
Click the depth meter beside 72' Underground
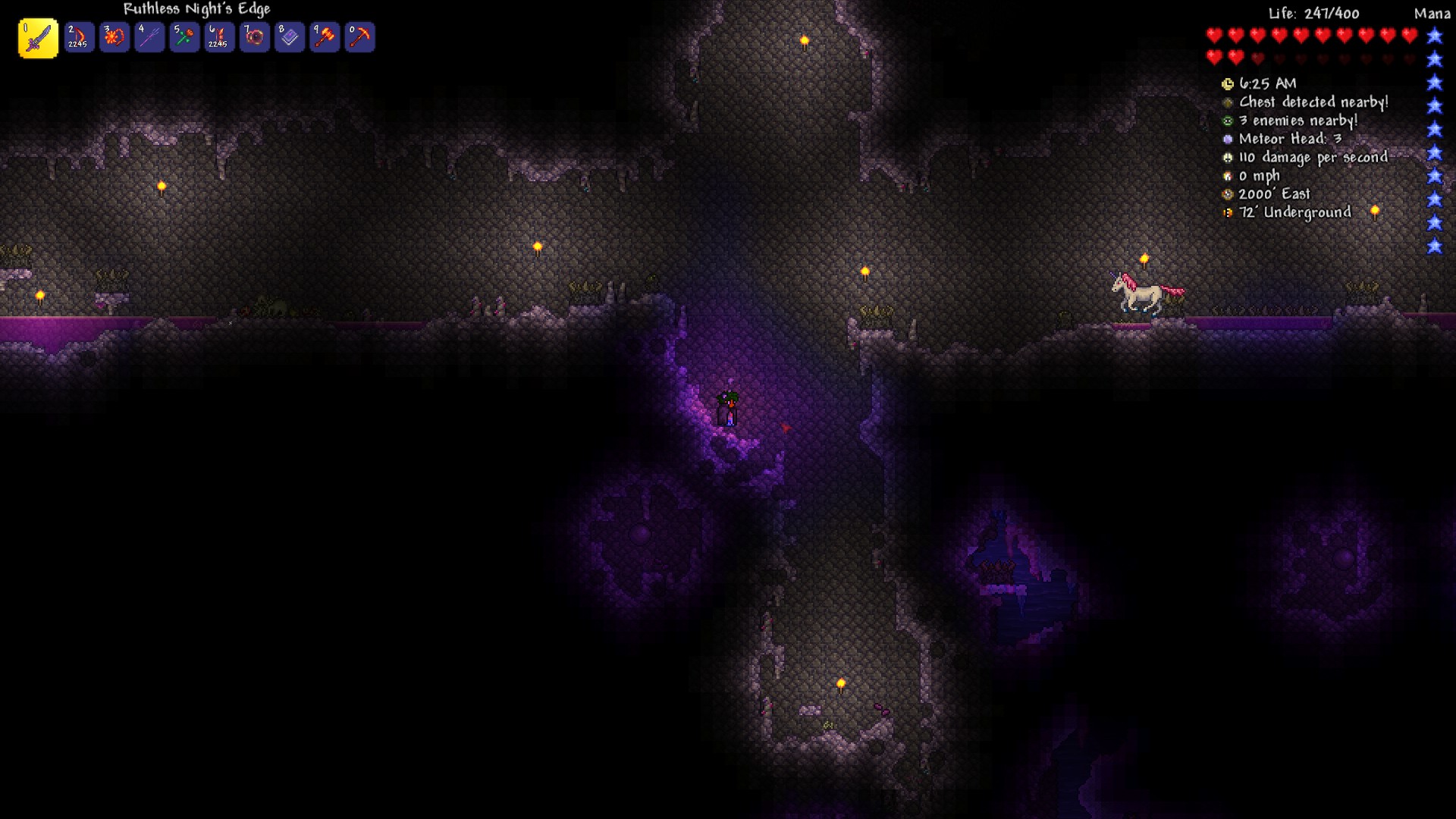coord(1226,213)
